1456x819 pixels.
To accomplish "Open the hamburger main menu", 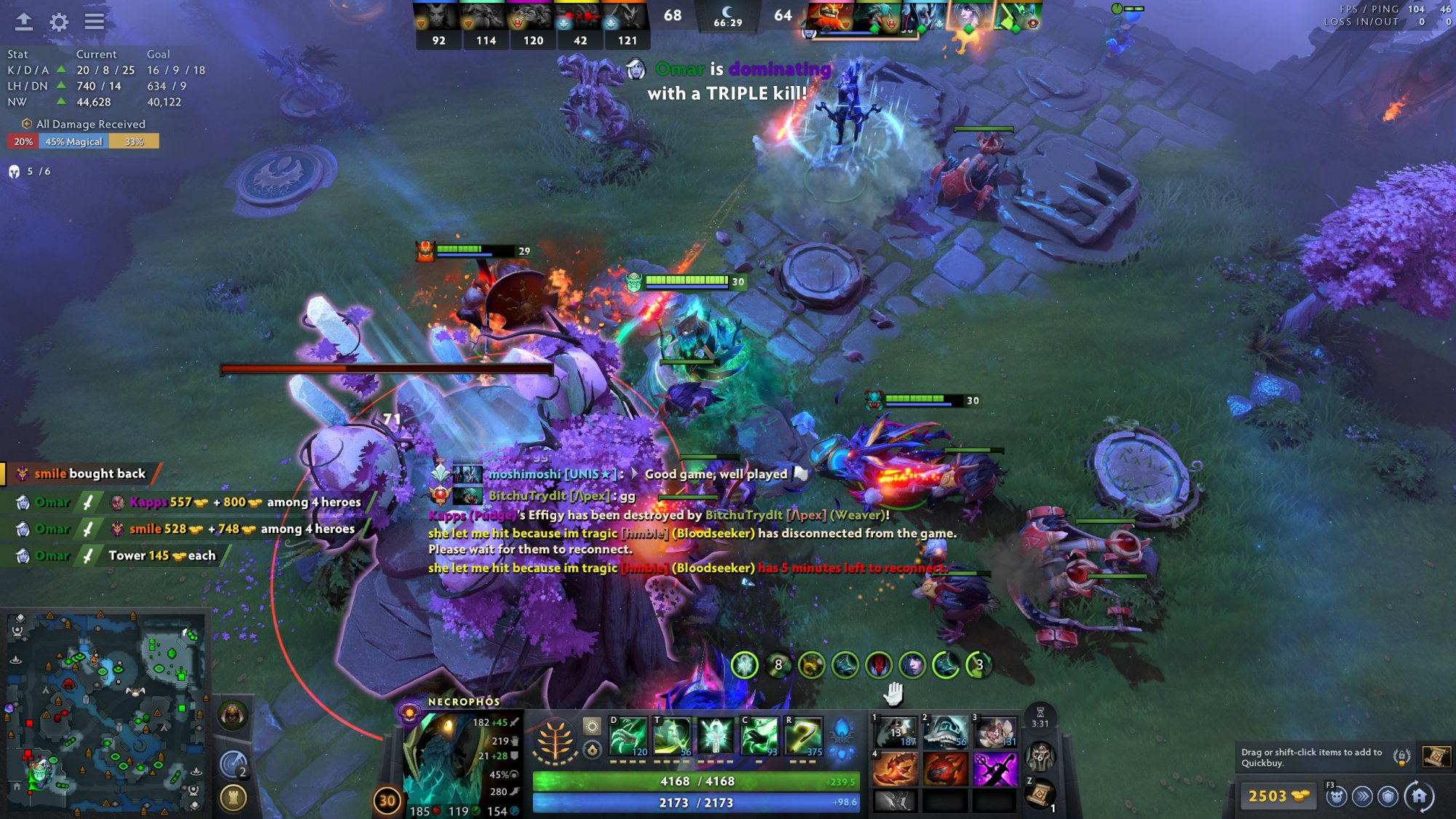I will (x=94, y=22).
